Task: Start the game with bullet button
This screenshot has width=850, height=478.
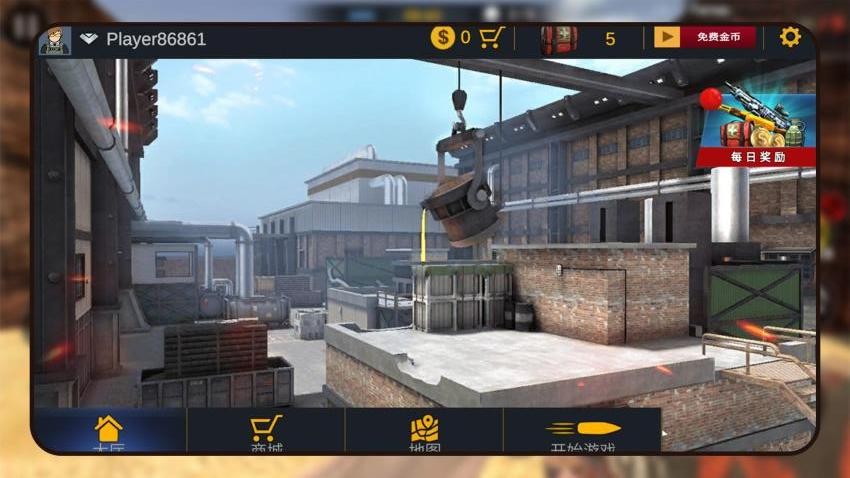Action: (x=583, y=432)
